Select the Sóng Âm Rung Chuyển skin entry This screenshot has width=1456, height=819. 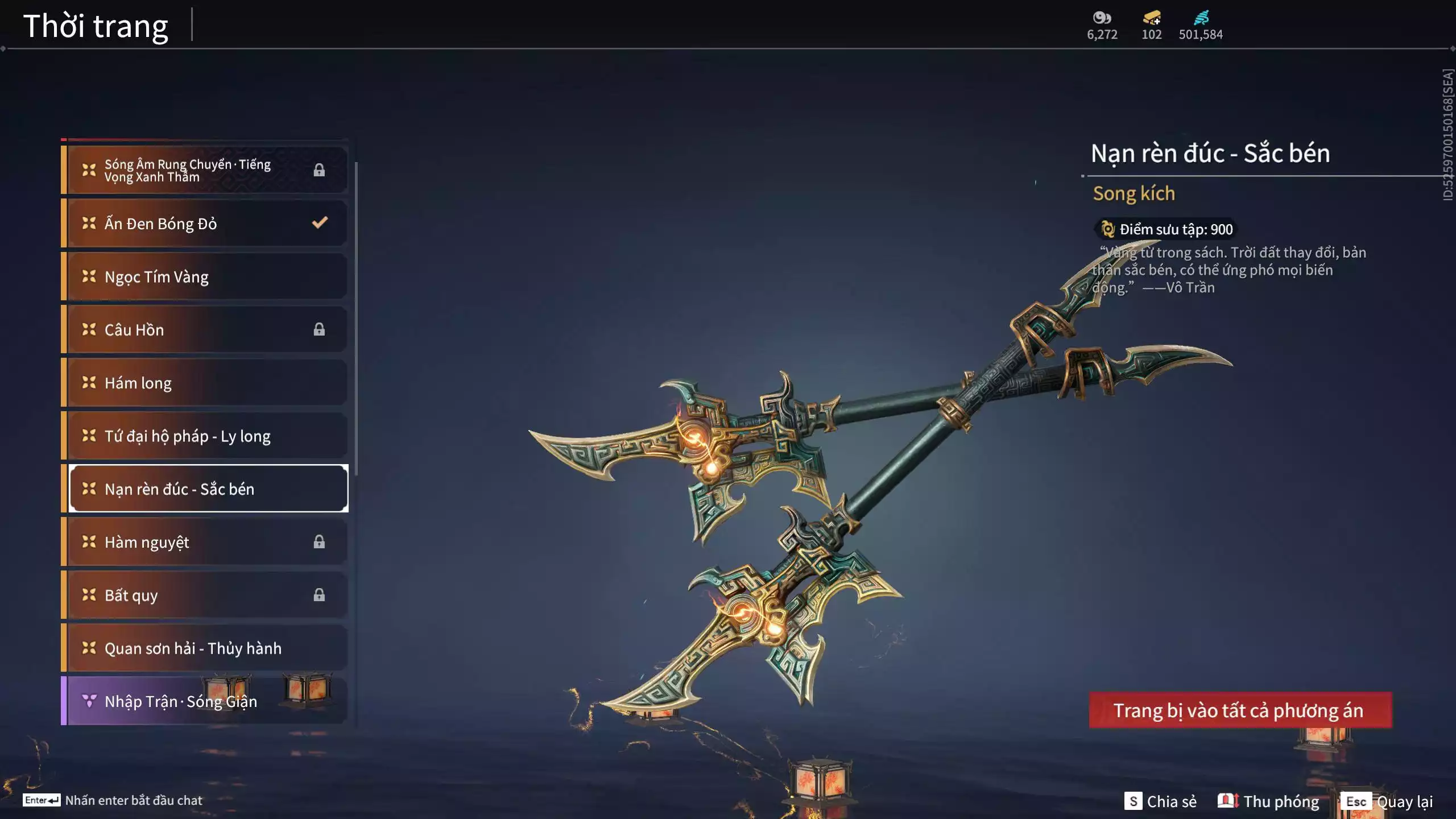[205, 170]
